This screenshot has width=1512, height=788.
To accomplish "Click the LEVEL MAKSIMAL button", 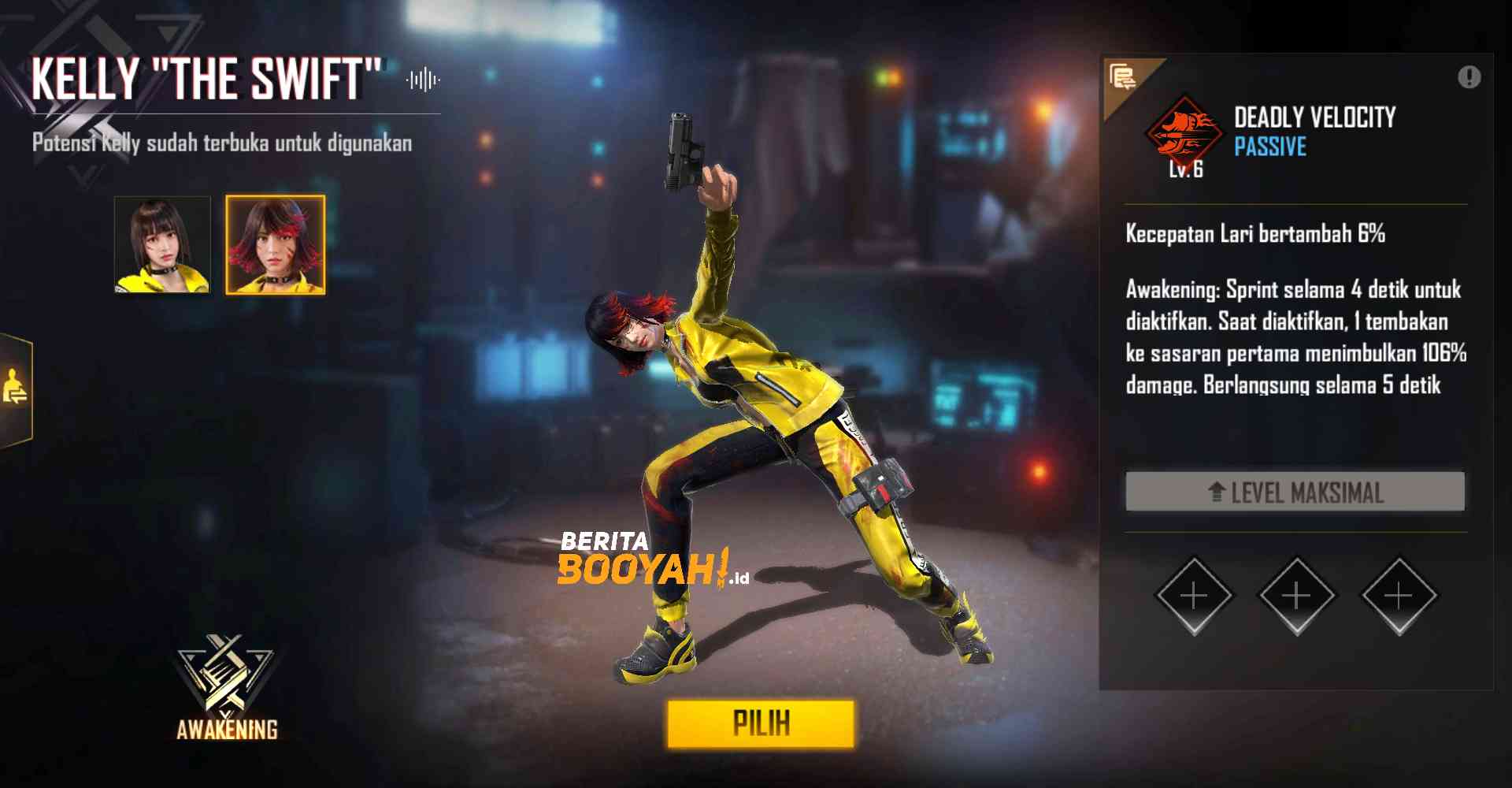I will [1295, 492].
